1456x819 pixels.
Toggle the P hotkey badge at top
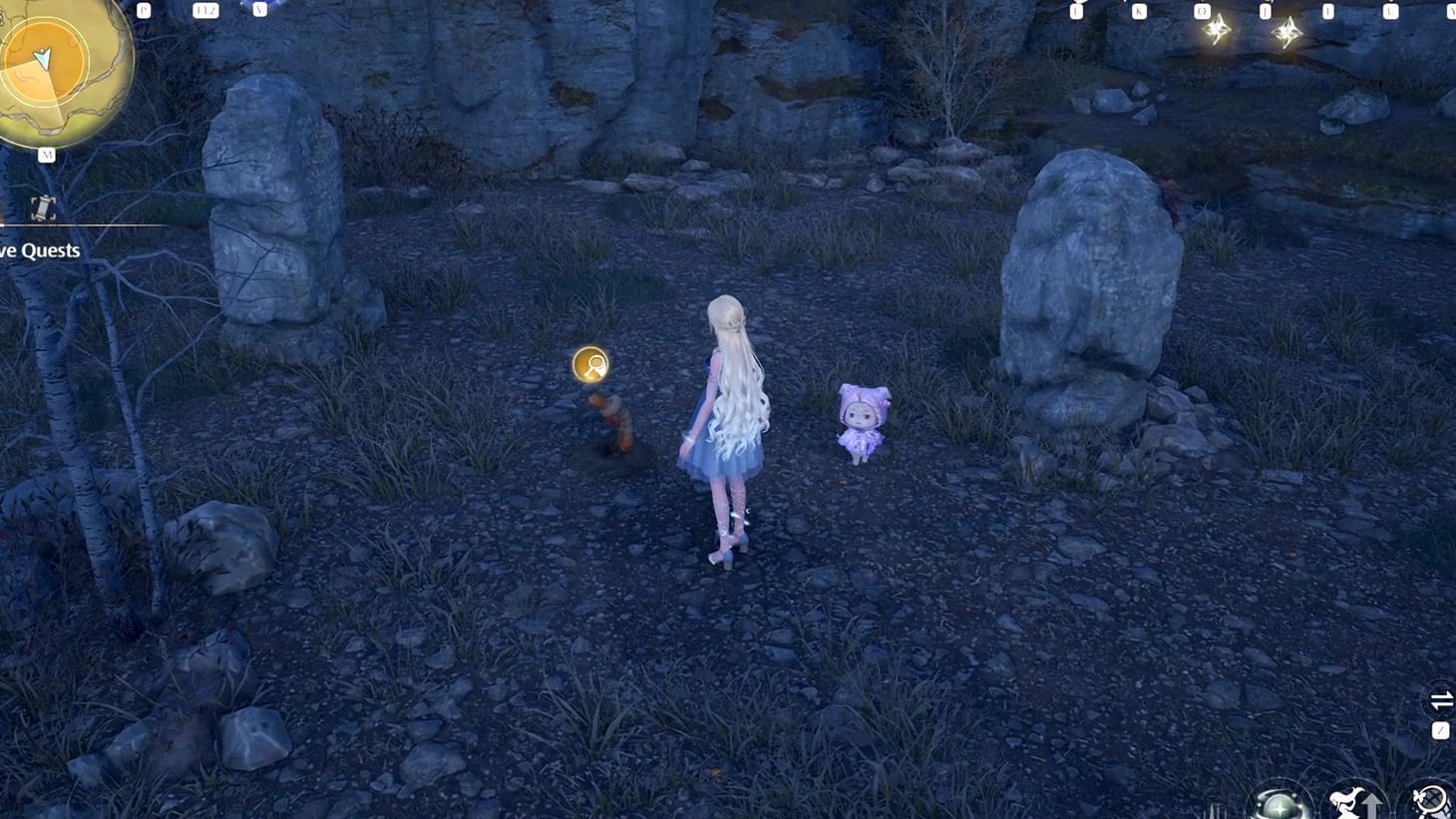click(143, 9)
